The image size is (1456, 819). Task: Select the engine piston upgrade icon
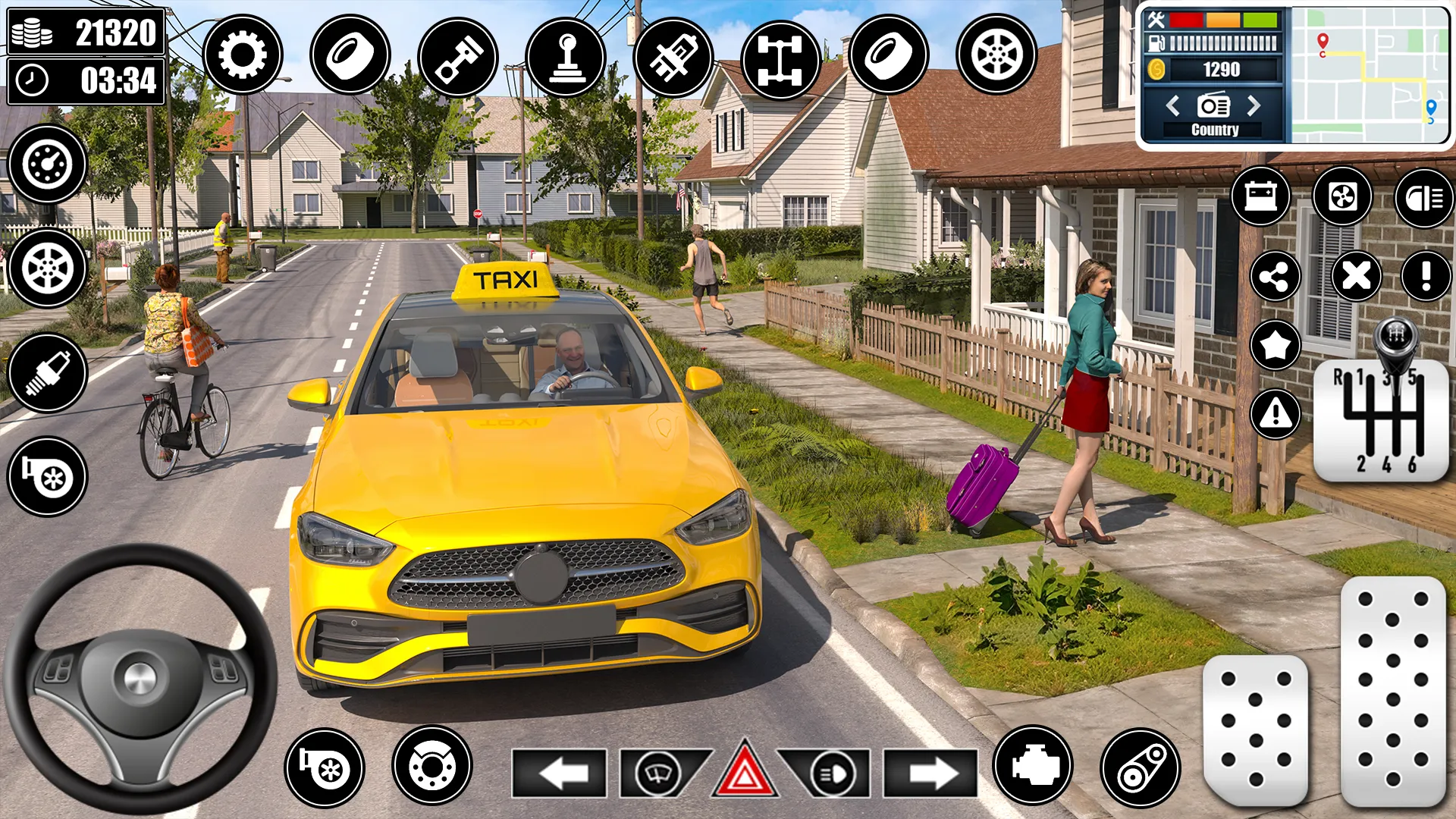point(457,57)
